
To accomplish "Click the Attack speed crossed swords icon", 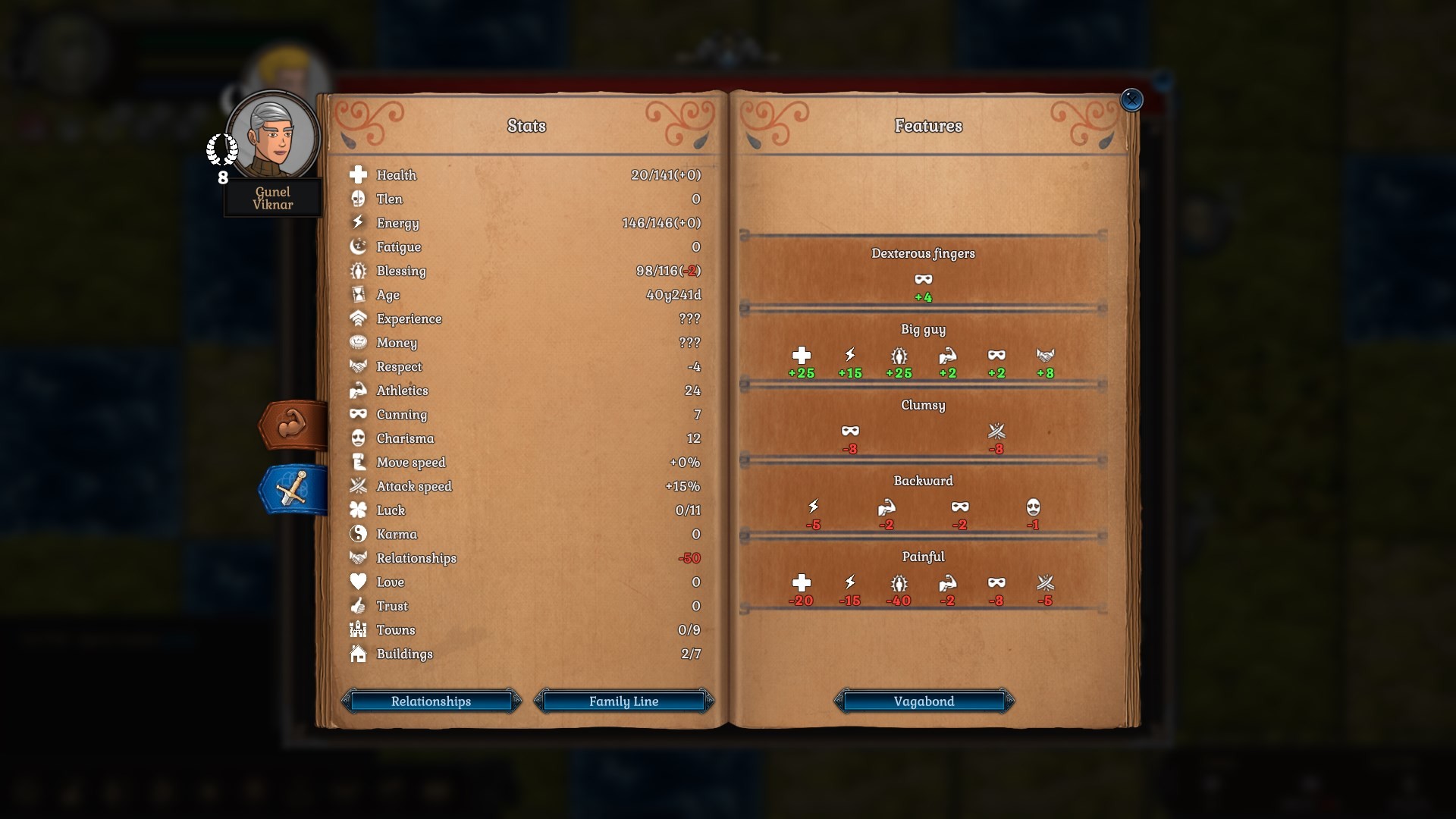I will point(358,486).
